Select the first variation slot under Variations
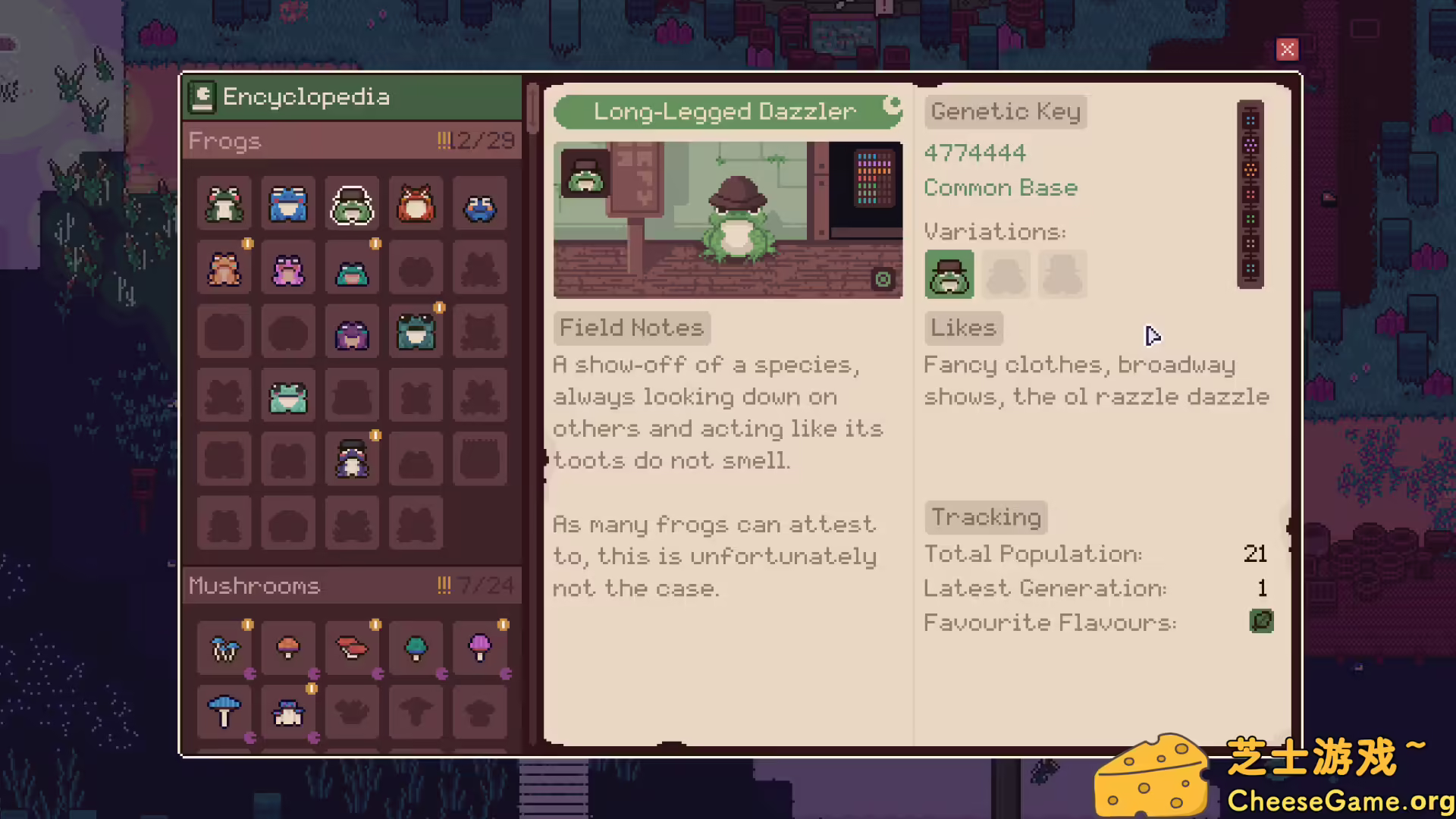The height and width of the screenshot is (819, 1456). click(x=949, y=275)
